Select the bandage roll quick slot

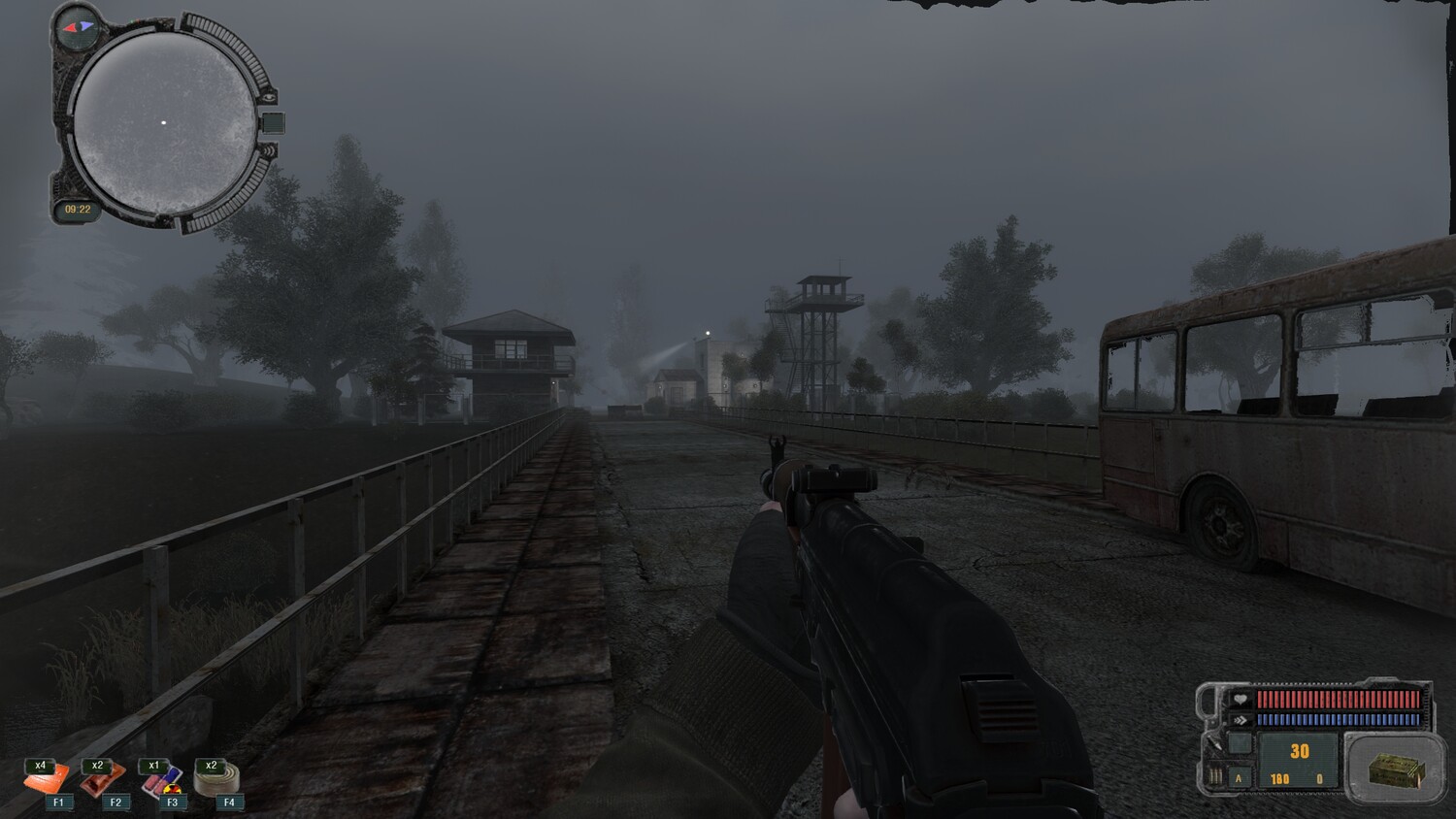tap(216, 780)
